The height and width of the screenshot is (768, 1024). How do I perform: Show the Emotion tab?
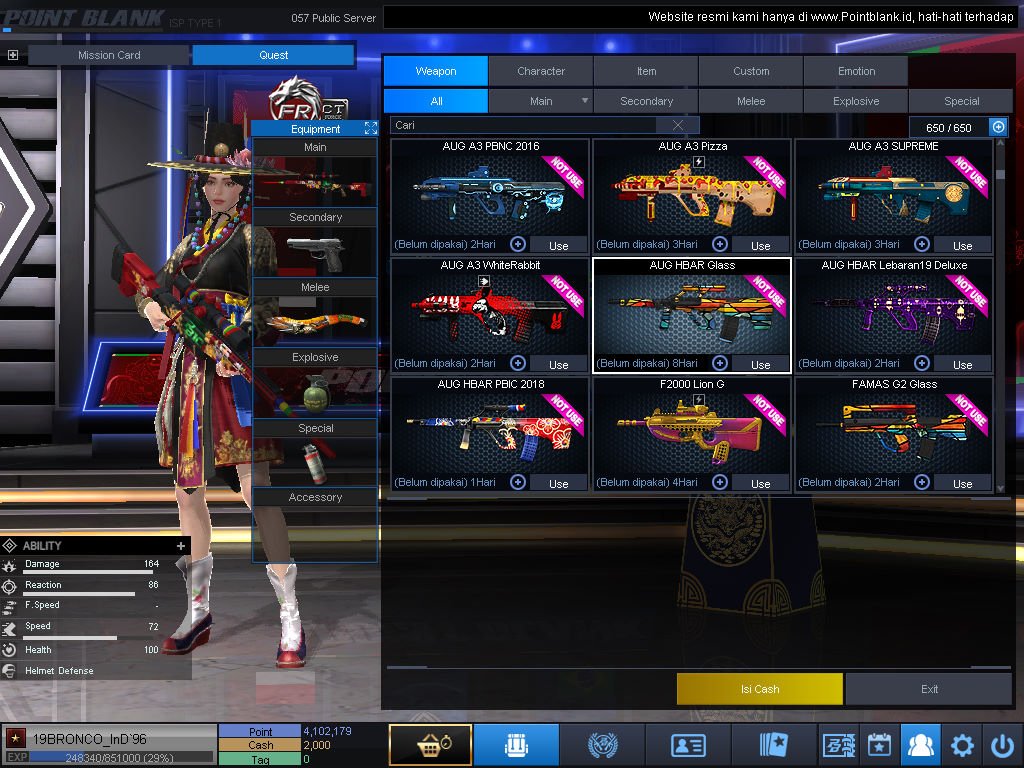[856, 71]
